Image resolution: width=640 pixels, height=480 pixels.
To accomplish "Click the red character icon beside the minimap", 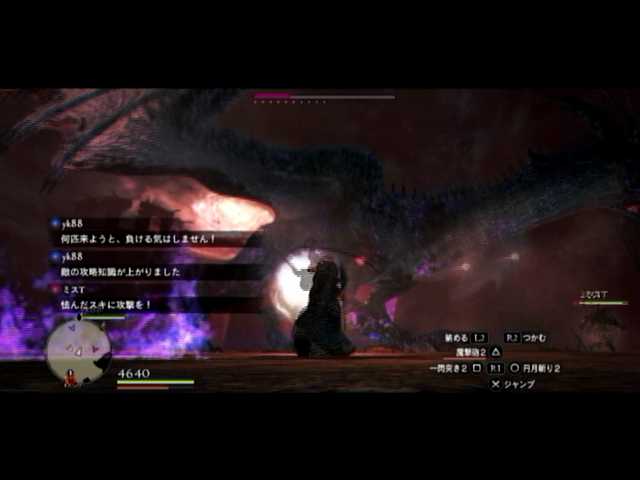I will (x=71, y=378).
